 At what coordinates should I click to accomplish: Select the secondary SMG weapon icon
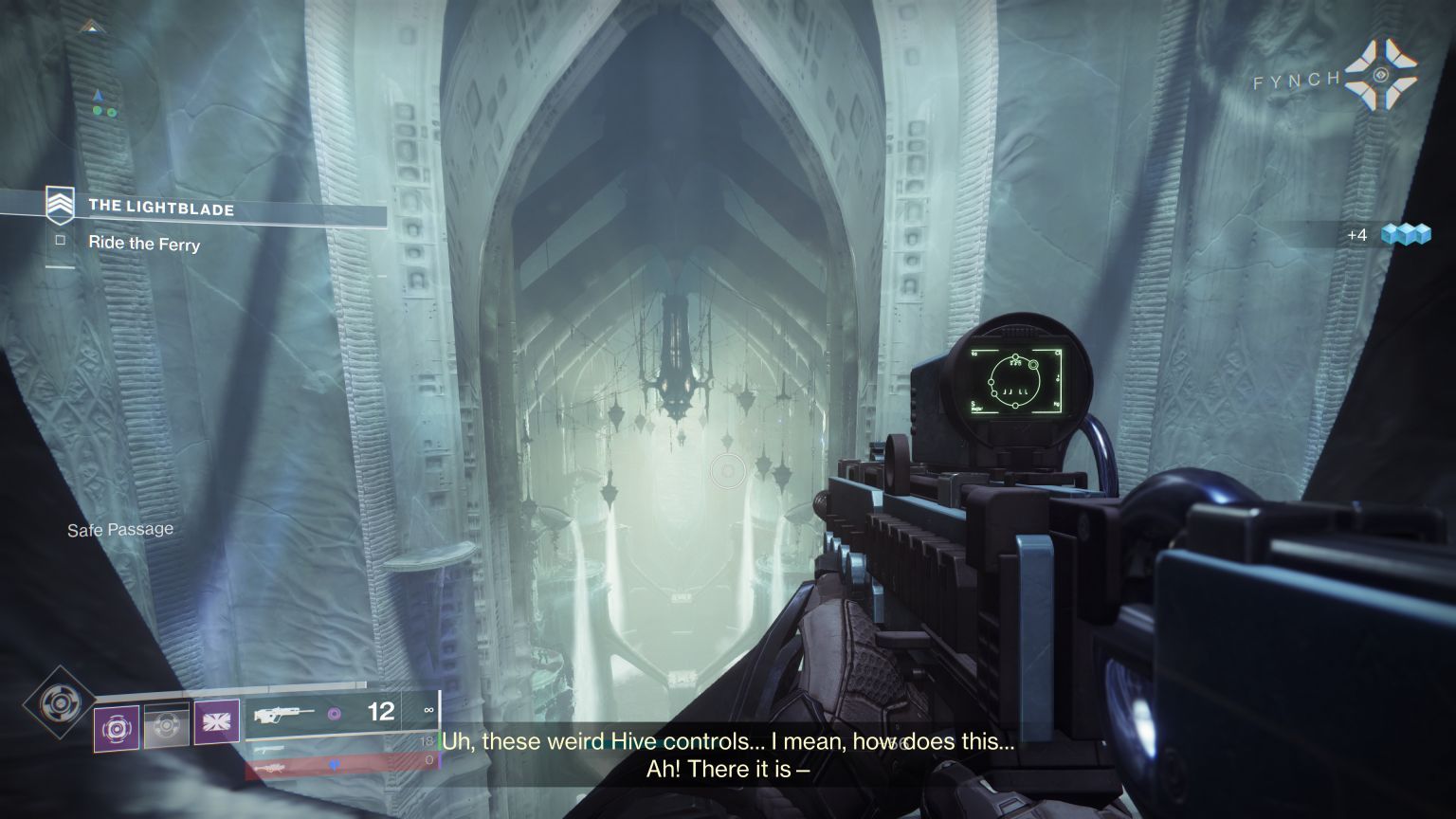click(x=270, y=748)
